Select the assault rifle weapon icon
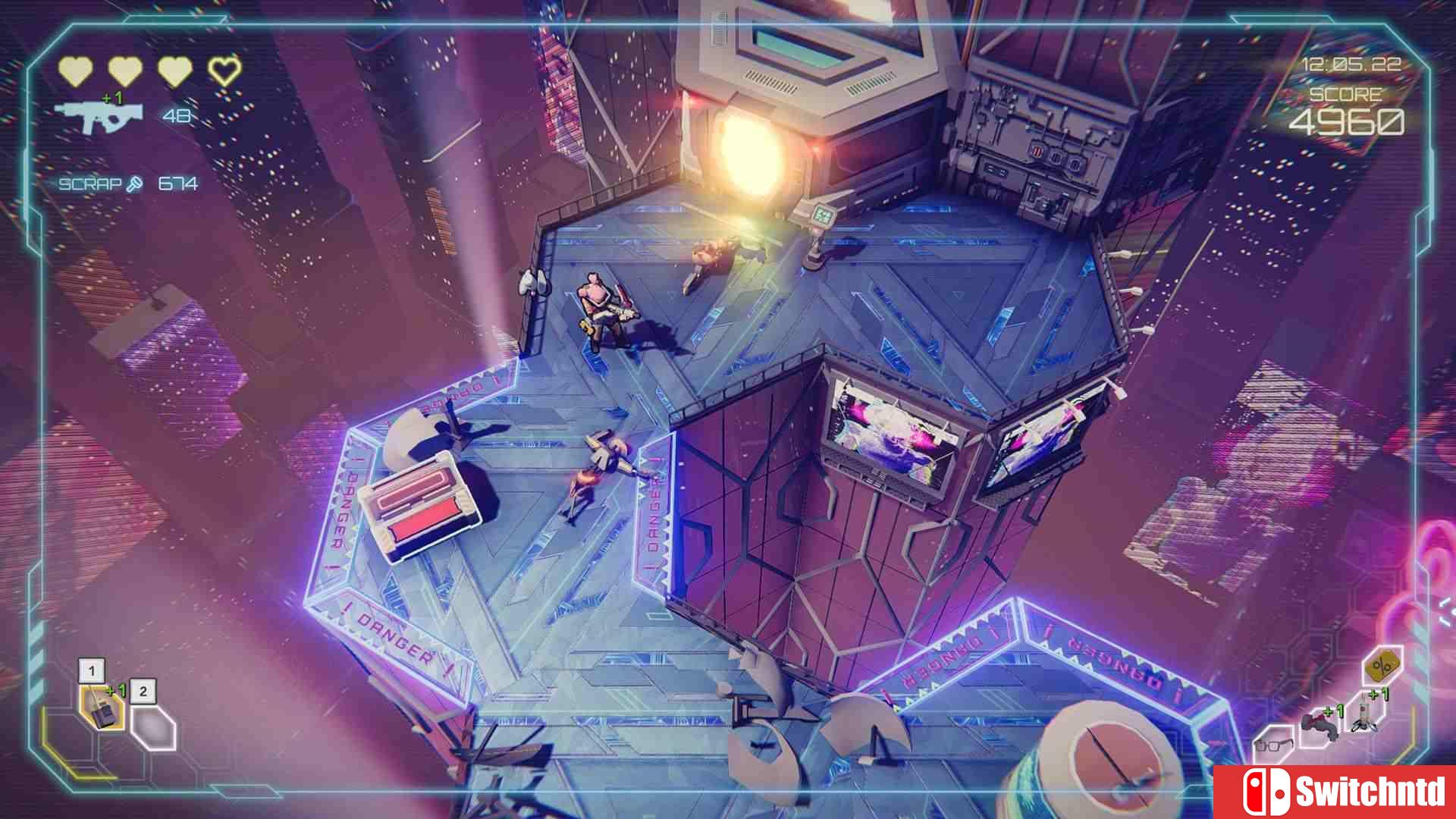Image resolution: width=1456 pixels, height=819 pixels. [99, 117]
